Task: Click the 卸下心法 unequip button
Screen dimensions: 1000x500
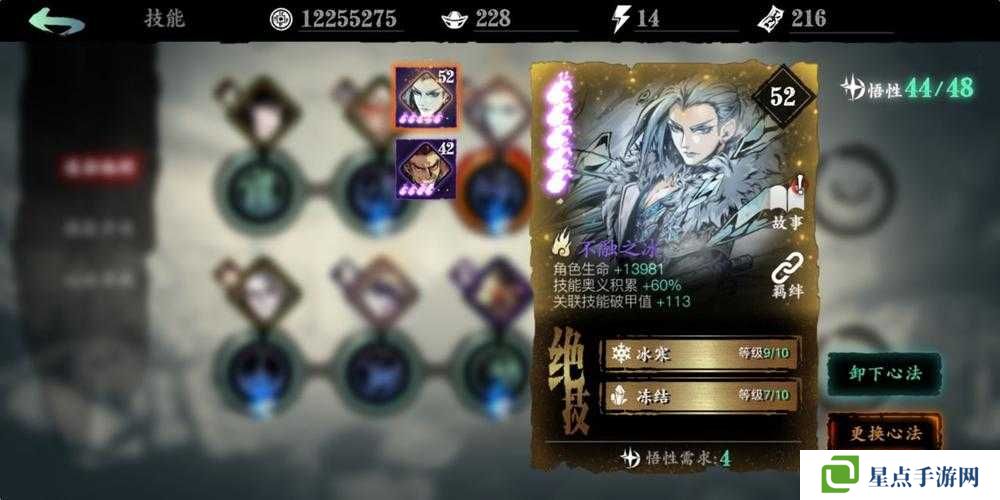Action: tap(884, 373)
